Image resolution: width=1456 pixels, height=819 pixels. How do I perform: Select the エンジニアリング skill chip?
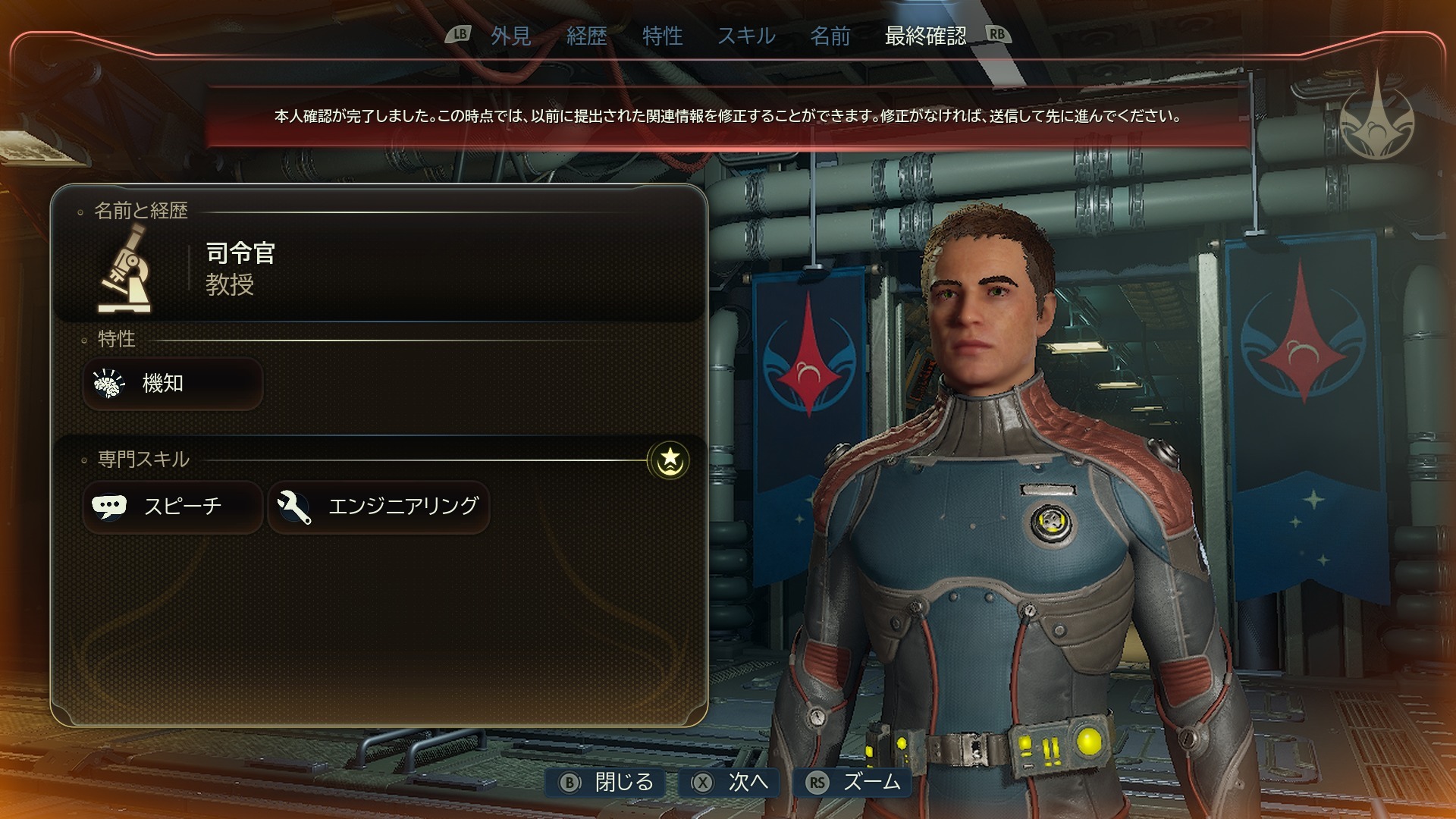click(378, 507)
